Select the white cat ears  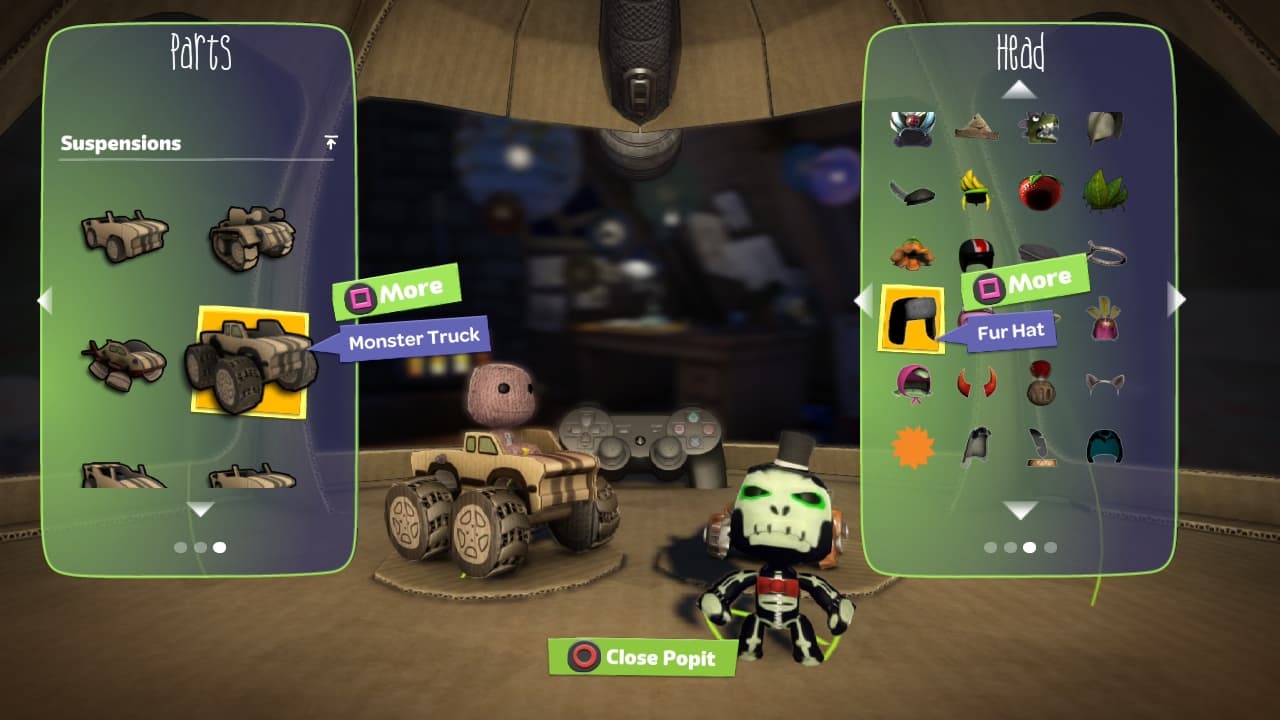[1105, 383]
